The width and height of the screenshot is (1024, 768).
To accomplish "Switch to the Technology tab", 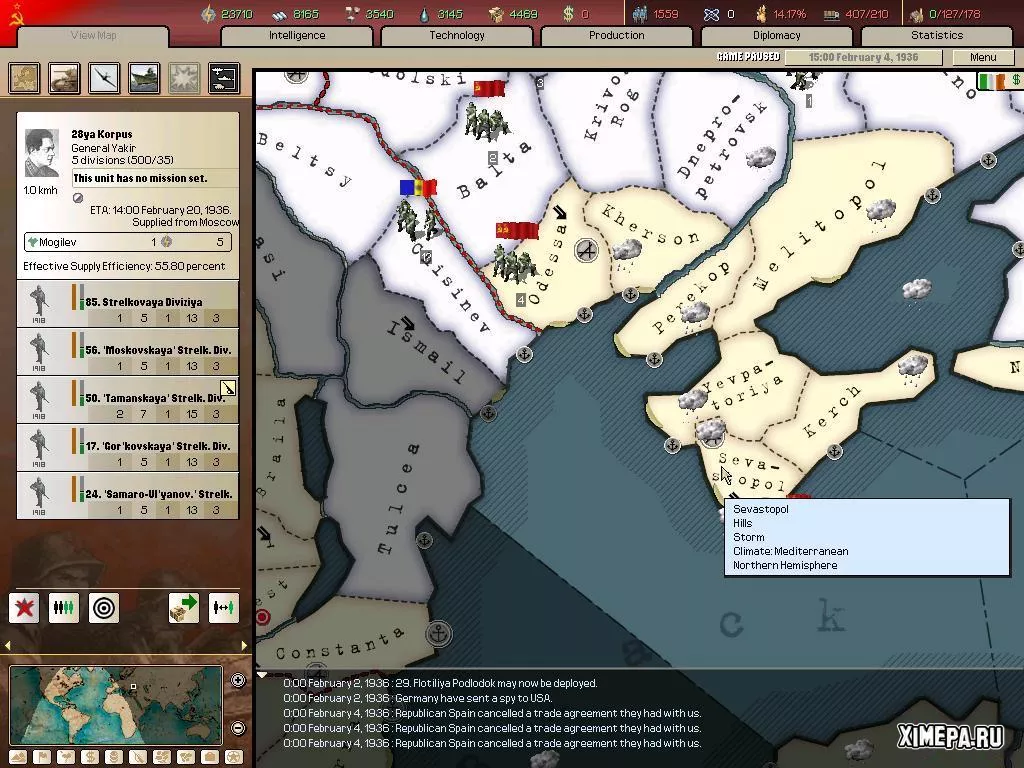I will tap(457, 35).
